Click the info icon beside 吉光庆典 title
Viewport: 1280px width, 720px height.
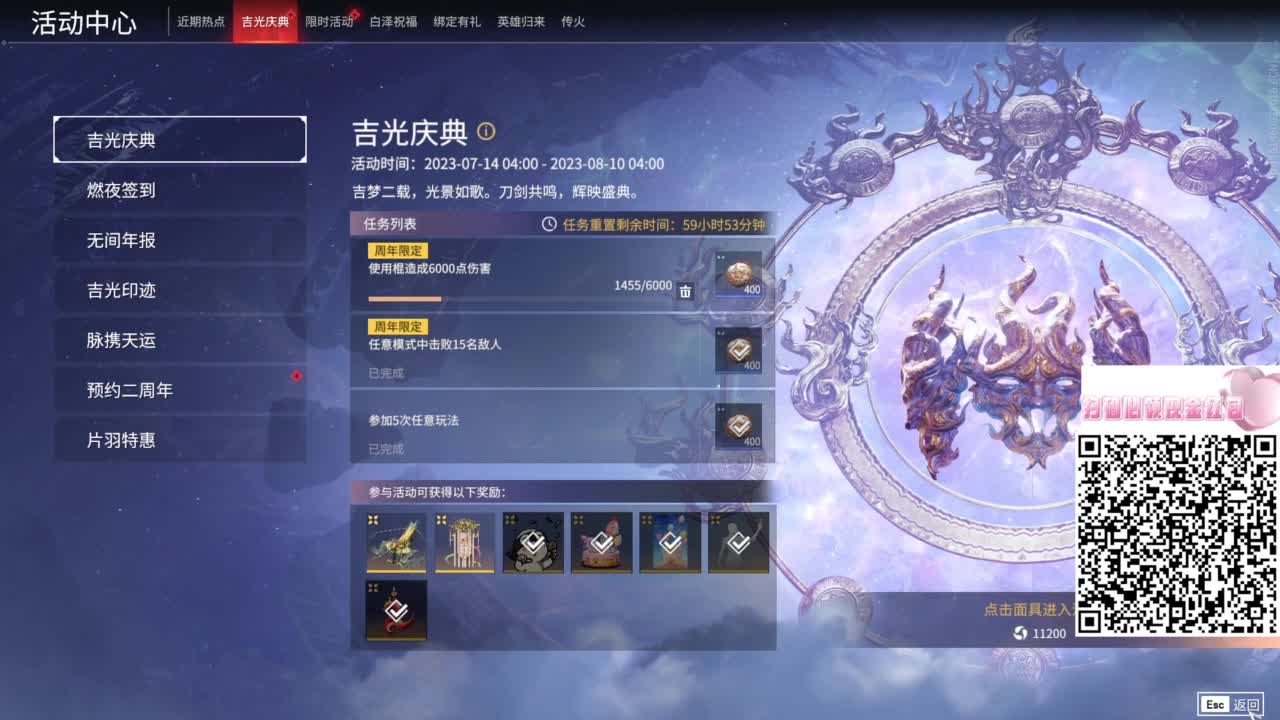click(x=487, y=131)
